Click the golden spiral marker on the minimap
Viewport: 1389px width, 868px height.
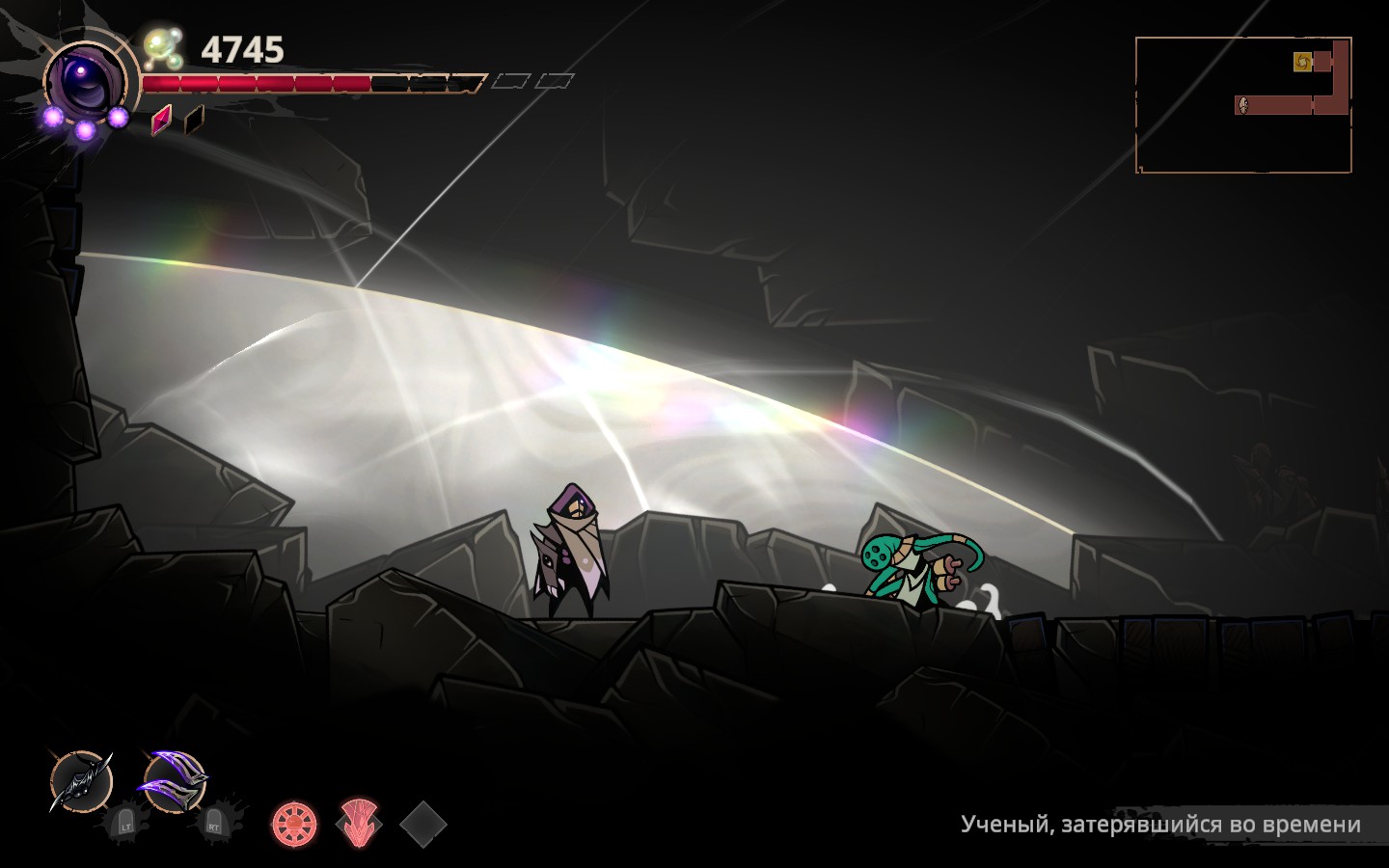[x=1301, y=60]
